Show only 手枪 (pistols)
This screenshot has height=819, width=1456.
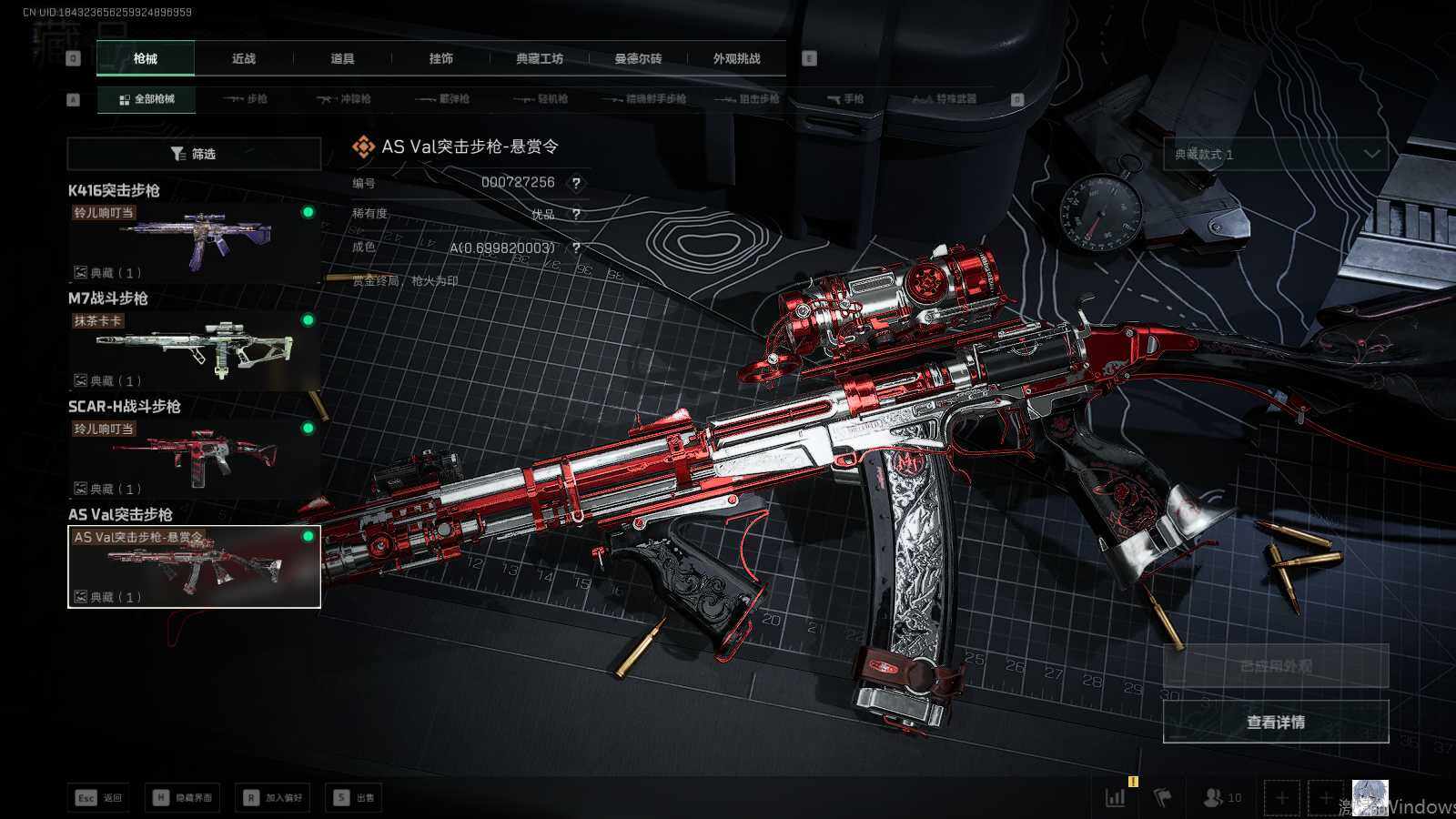tap(845, 99)
